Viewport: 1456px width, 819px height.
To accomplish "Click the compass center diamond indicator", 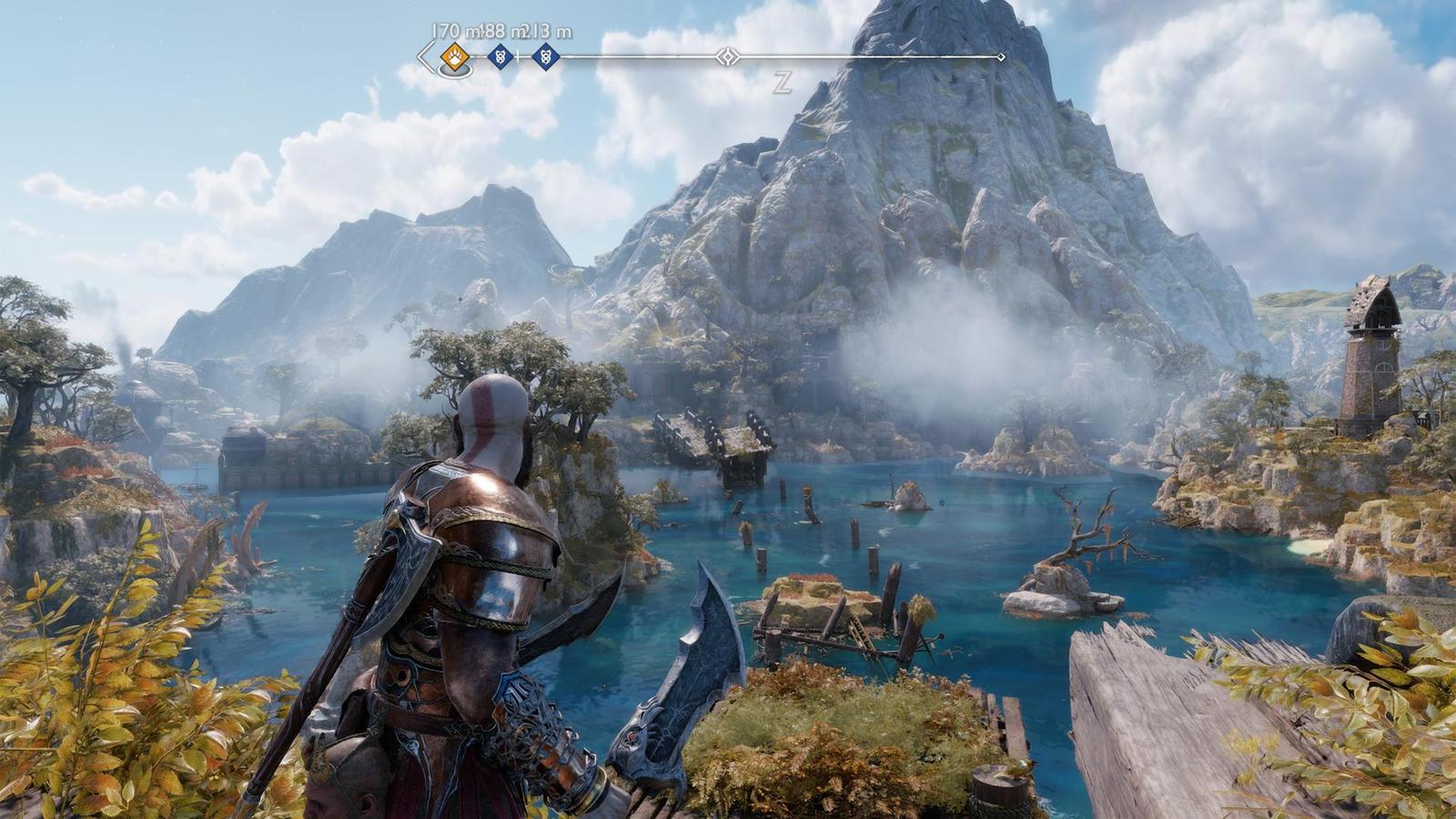I will (x=727, y=57).
